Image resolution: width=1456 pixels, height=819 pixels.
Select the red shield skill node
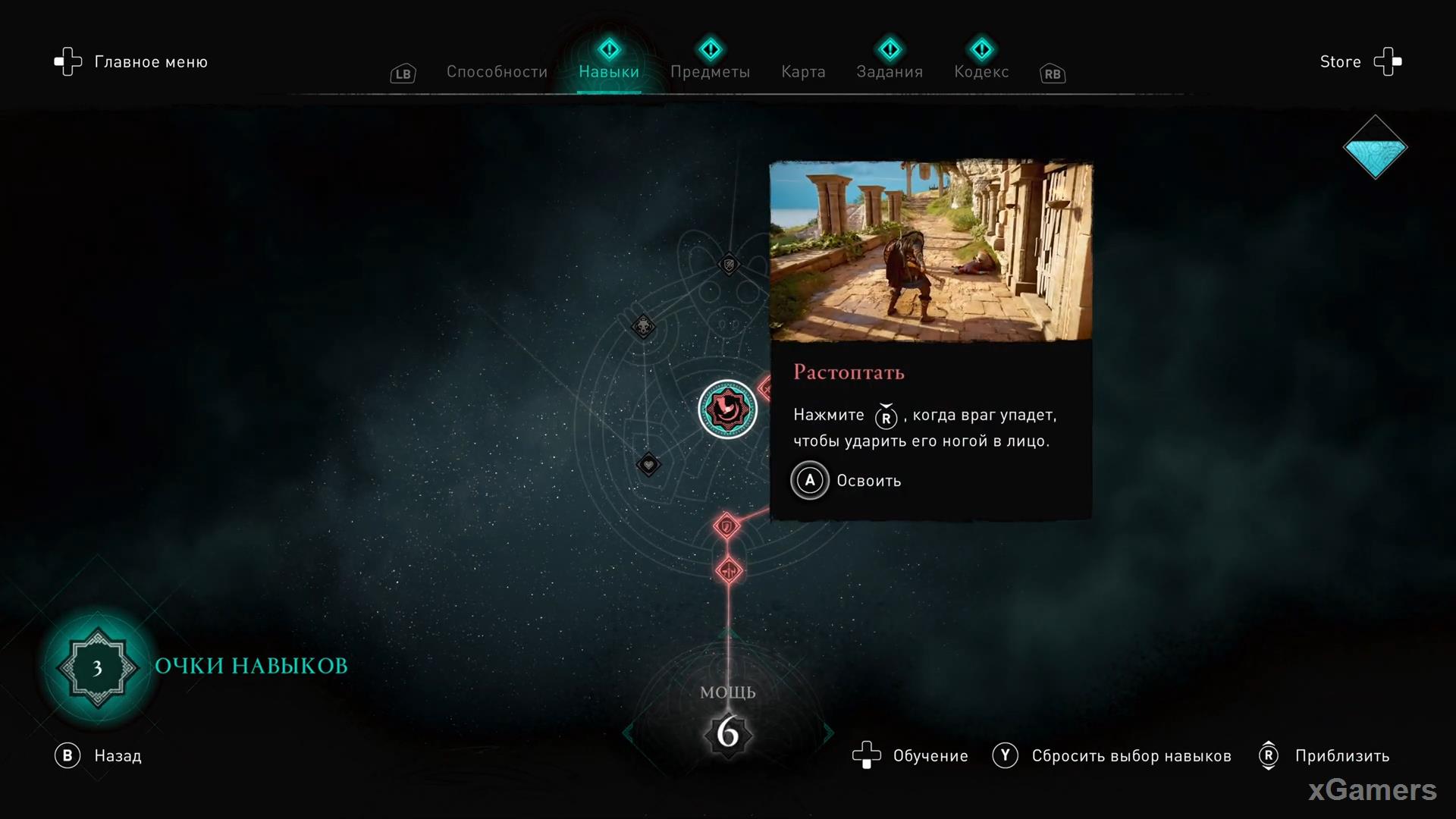[726, 526]
